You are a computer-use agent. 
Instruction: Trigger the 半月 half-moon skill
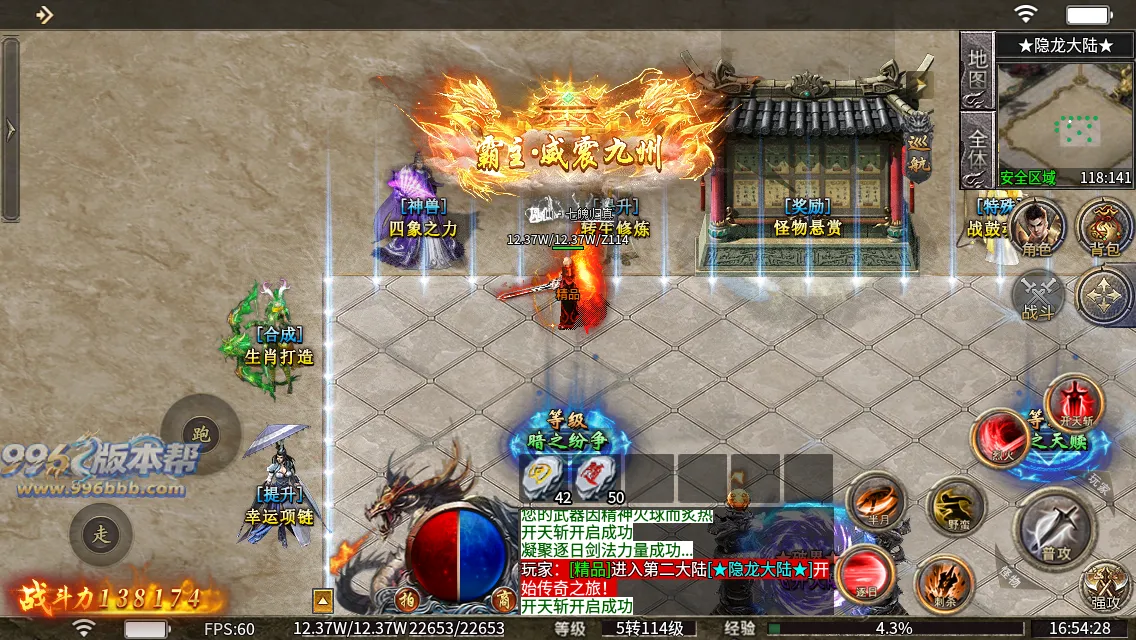point(876,502)
